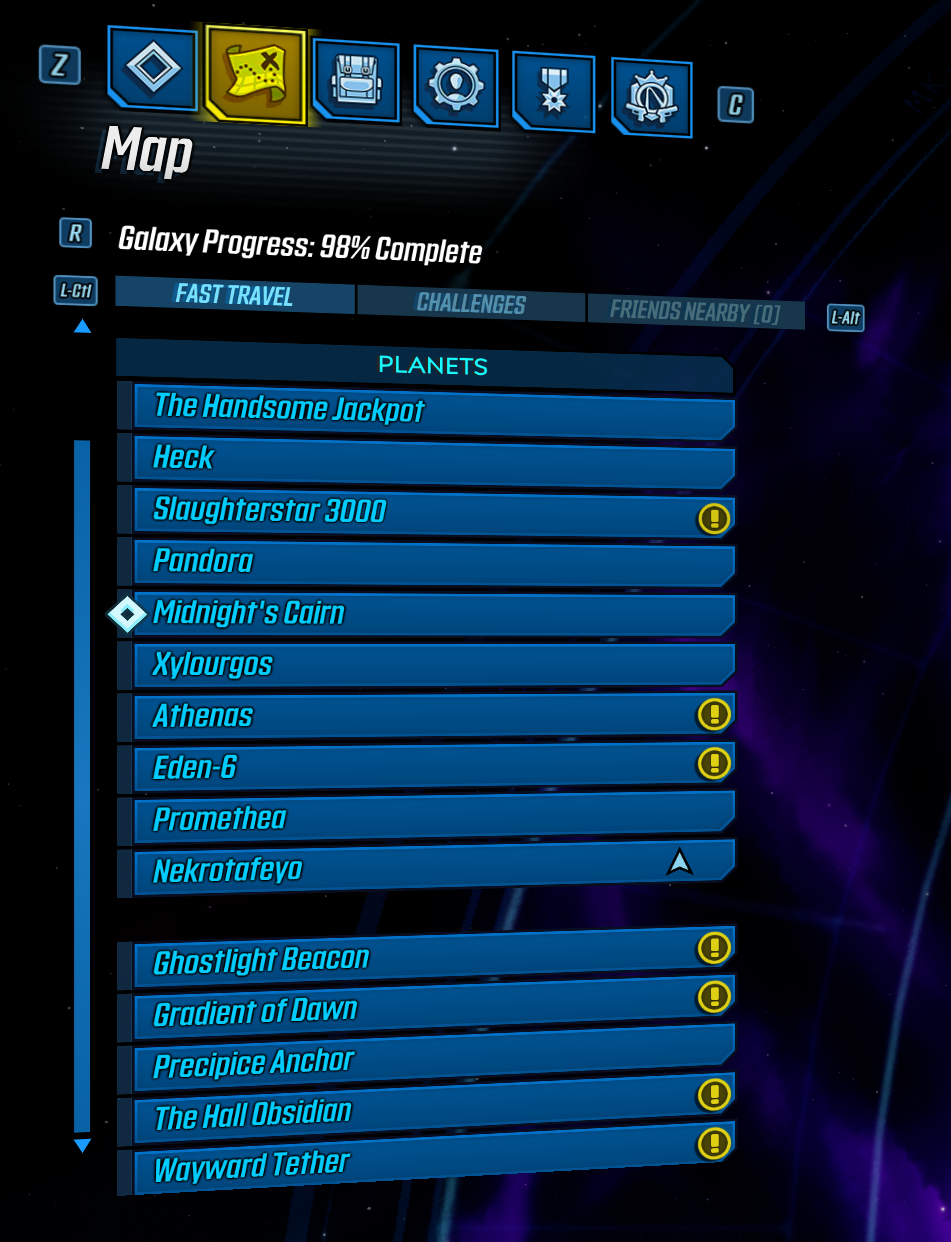Switch to the Challenges tab

coord(470,303)
